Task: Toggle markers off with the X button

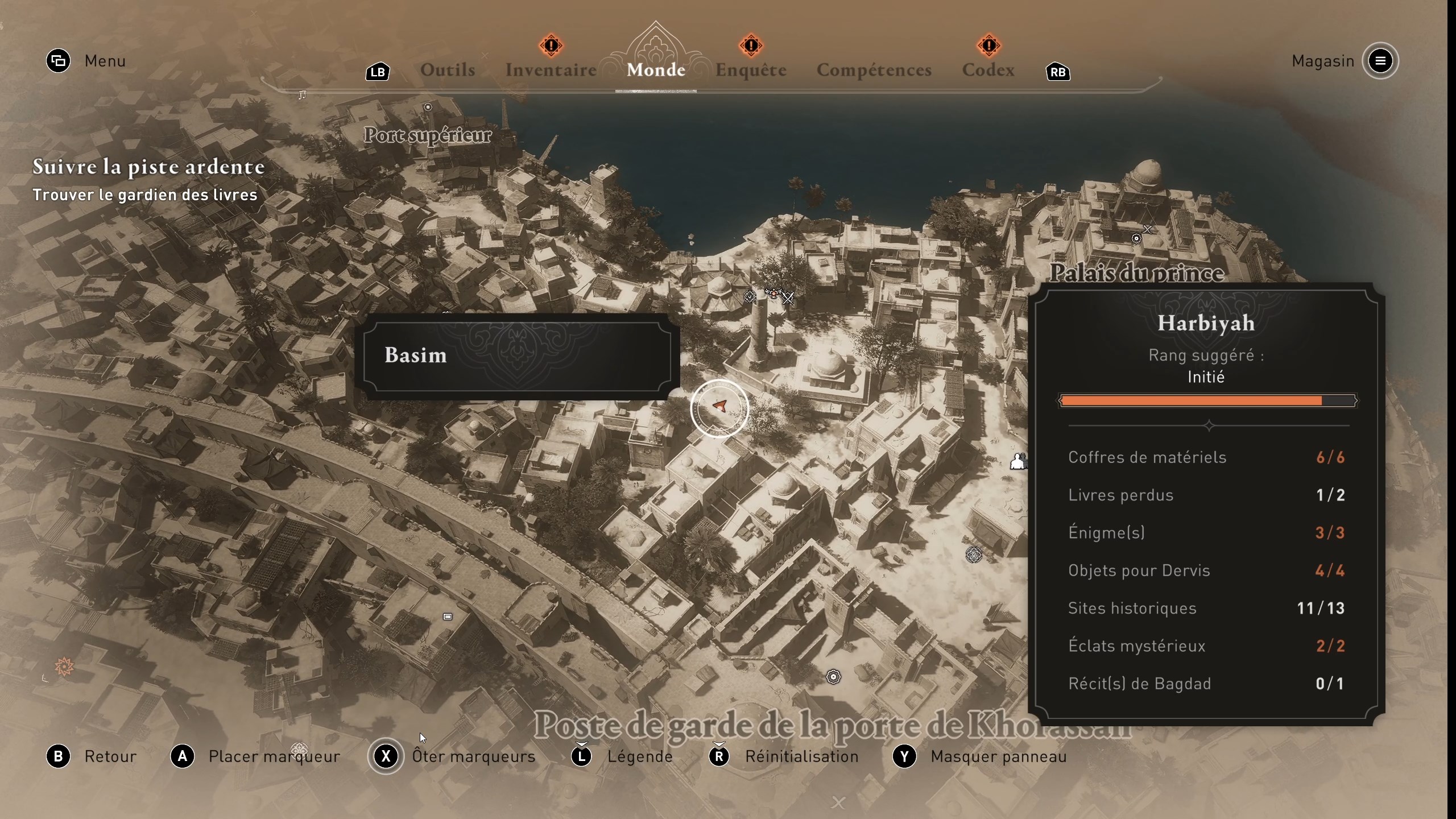Action: click(x=386, y=756)
